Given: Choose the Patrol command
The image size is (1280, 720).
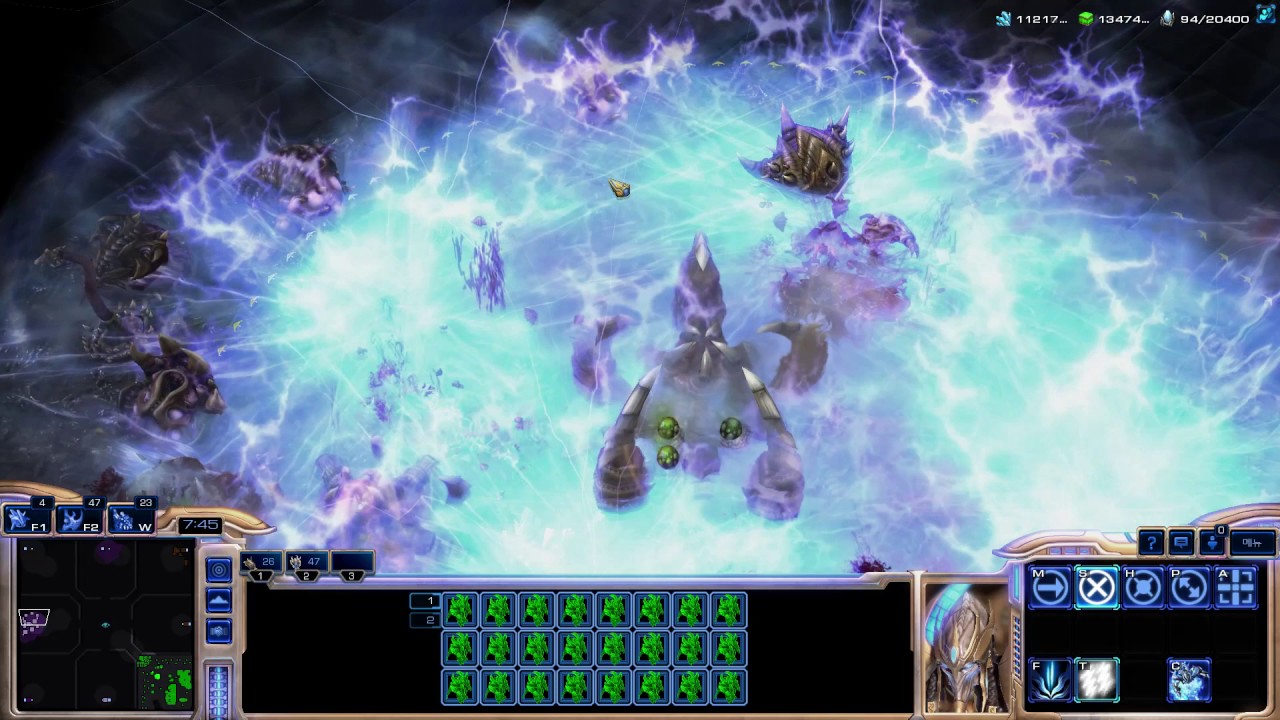Looking at the screenshot, I should pos(1189,588).
